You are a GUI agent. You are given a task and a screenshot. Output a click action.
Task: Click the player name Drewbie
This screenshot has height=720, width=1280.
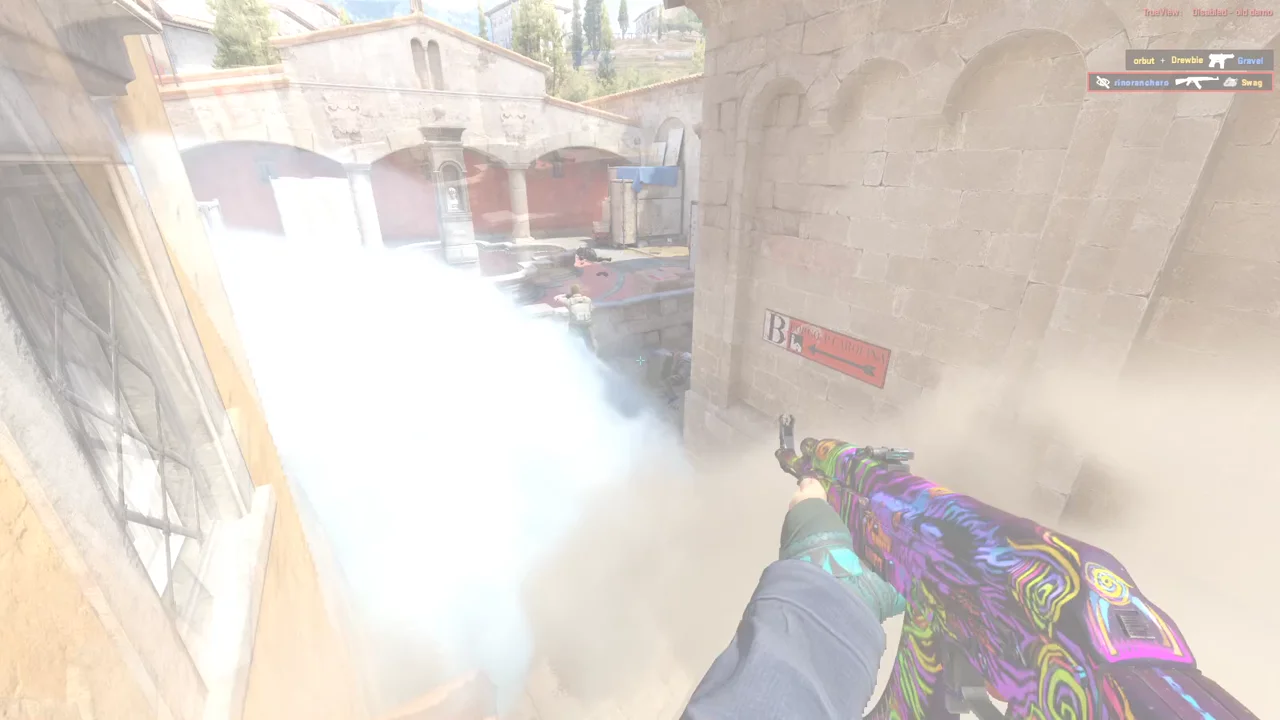pos(1187,60)
